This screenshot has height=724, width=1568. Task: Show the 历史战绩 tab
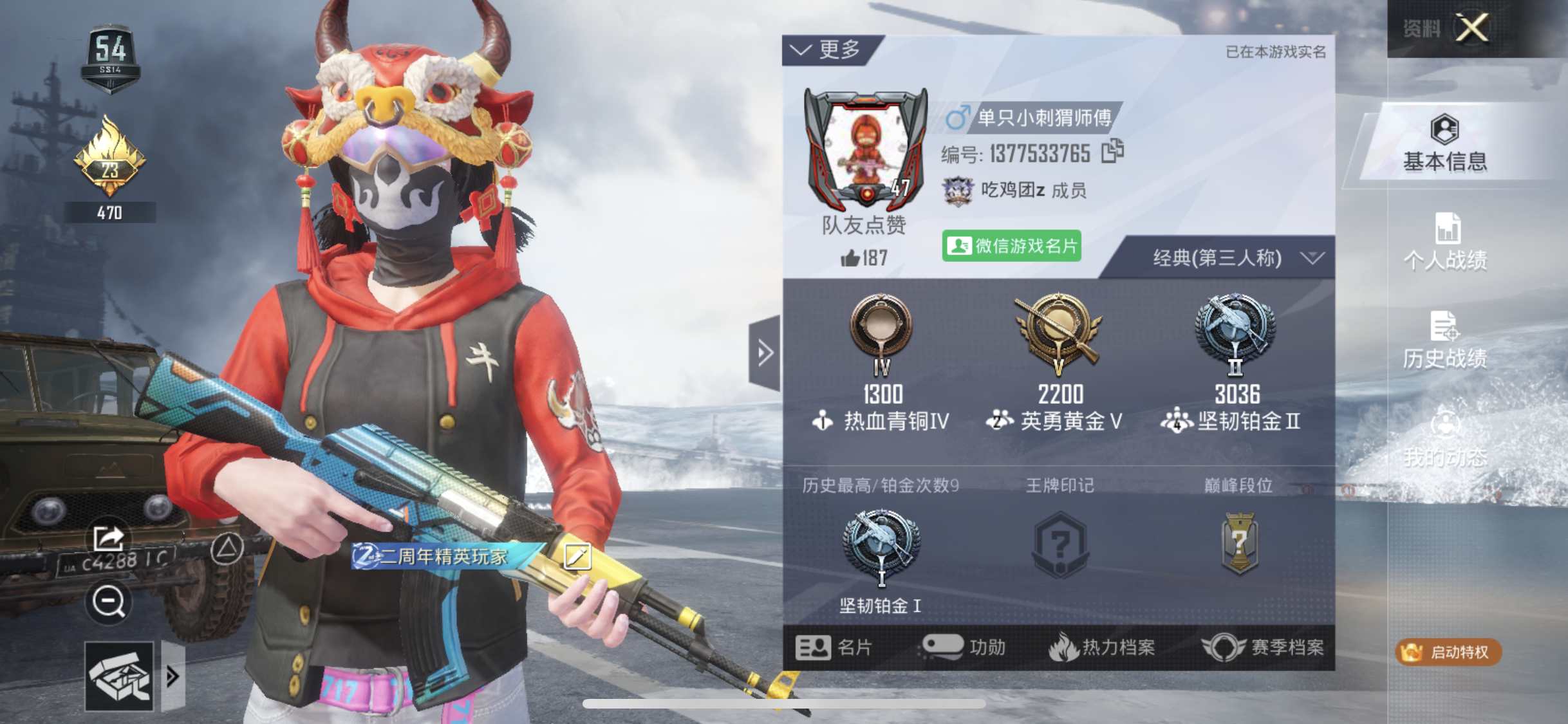click(1445, 340)
